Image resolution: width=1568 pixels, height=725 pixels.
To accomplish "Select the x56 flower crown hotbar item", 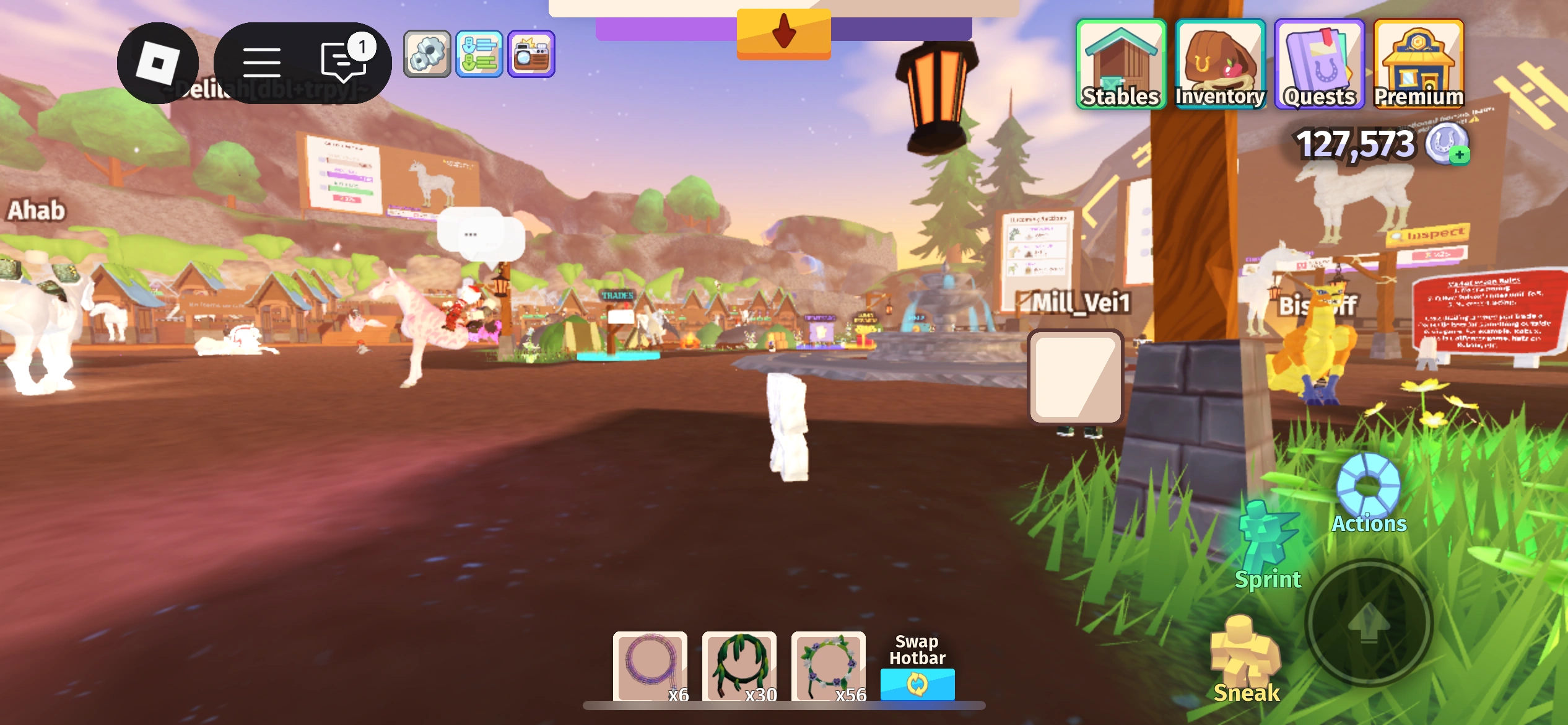I will (x=829, y=667).
